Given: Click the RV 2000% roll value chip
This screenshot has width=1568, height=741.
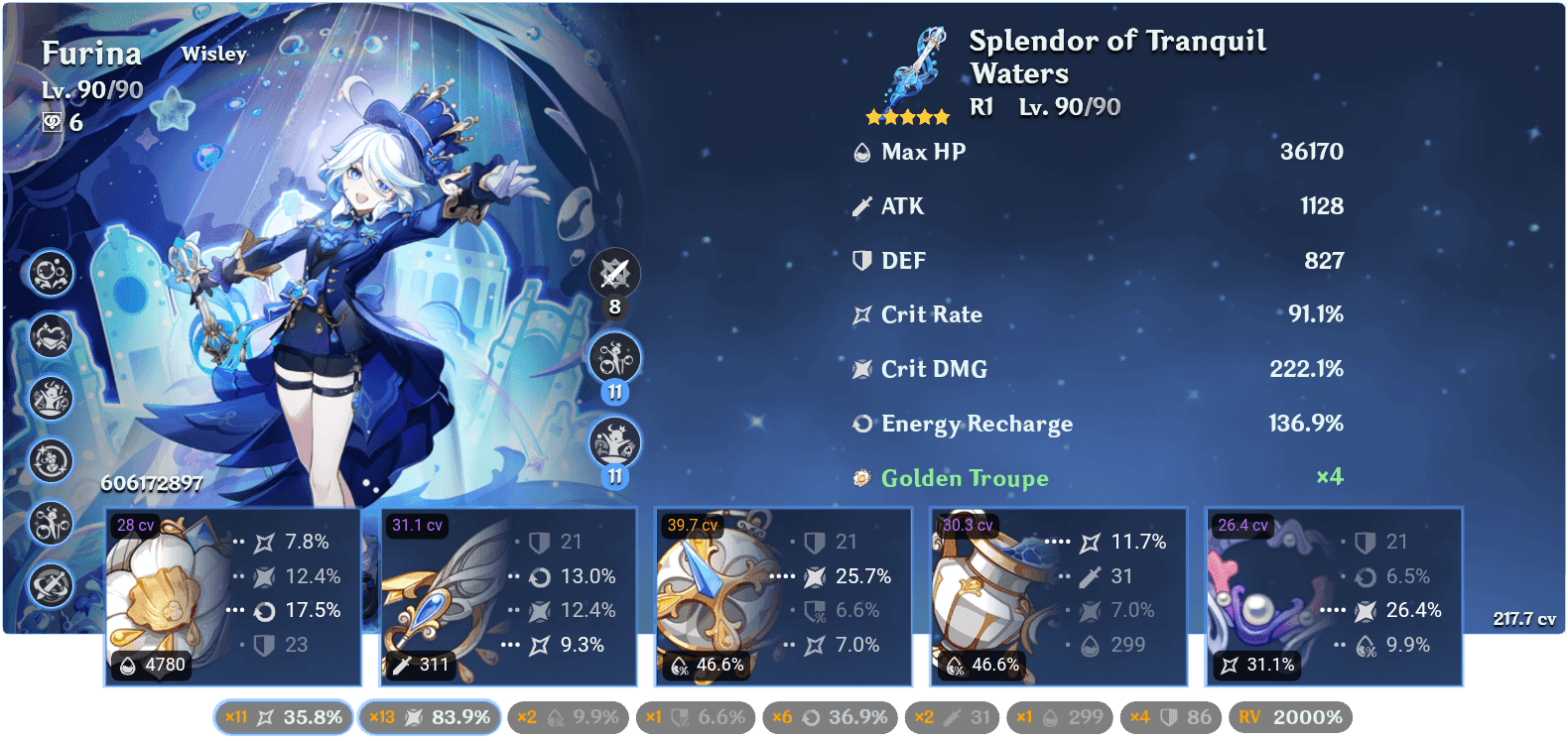Looking at the screenshot, I should click(x=1290, y=717).
